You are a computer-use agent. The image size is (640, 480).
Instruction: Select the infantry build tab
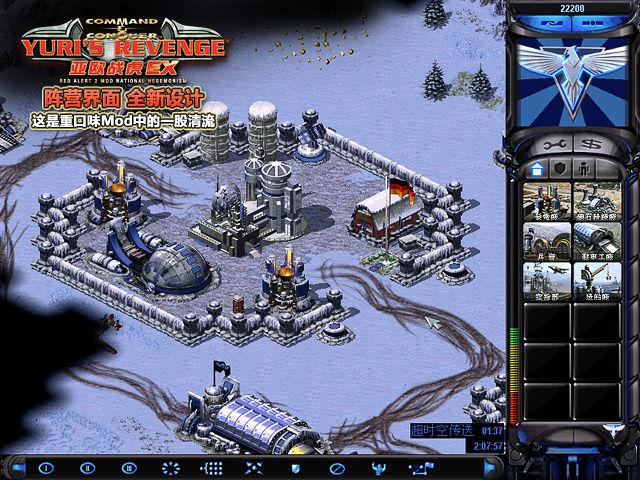tap(586, 169)
